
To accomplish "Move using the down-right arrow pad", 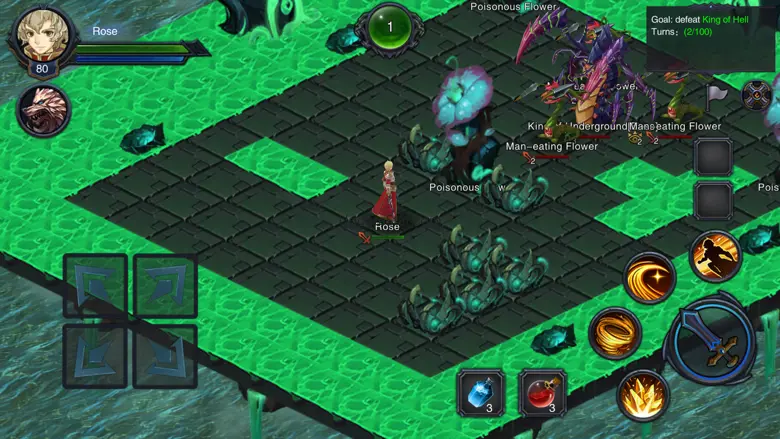I will 165,355.
